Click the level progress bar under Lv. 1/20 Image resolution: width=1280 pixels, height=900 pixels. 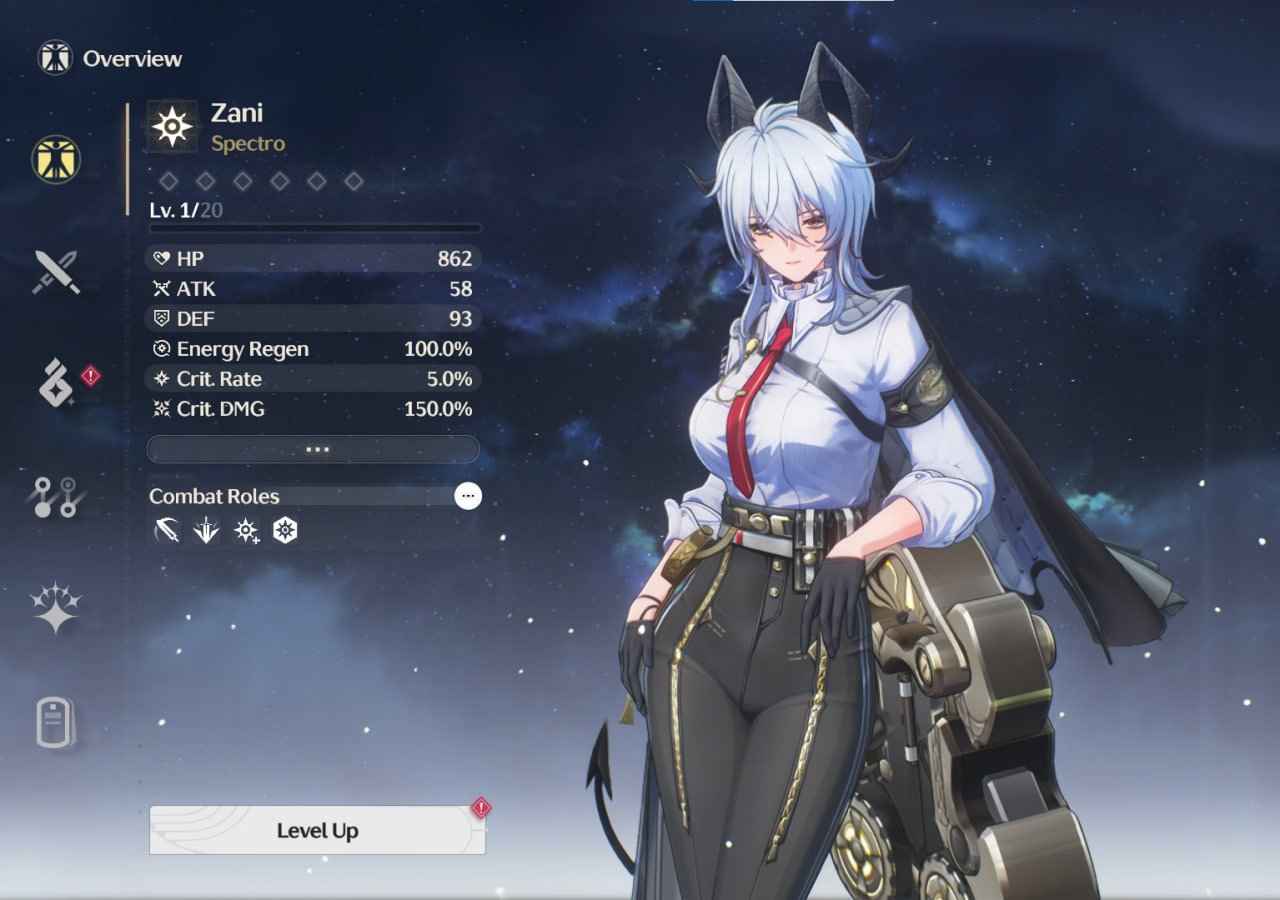(313, 228)
